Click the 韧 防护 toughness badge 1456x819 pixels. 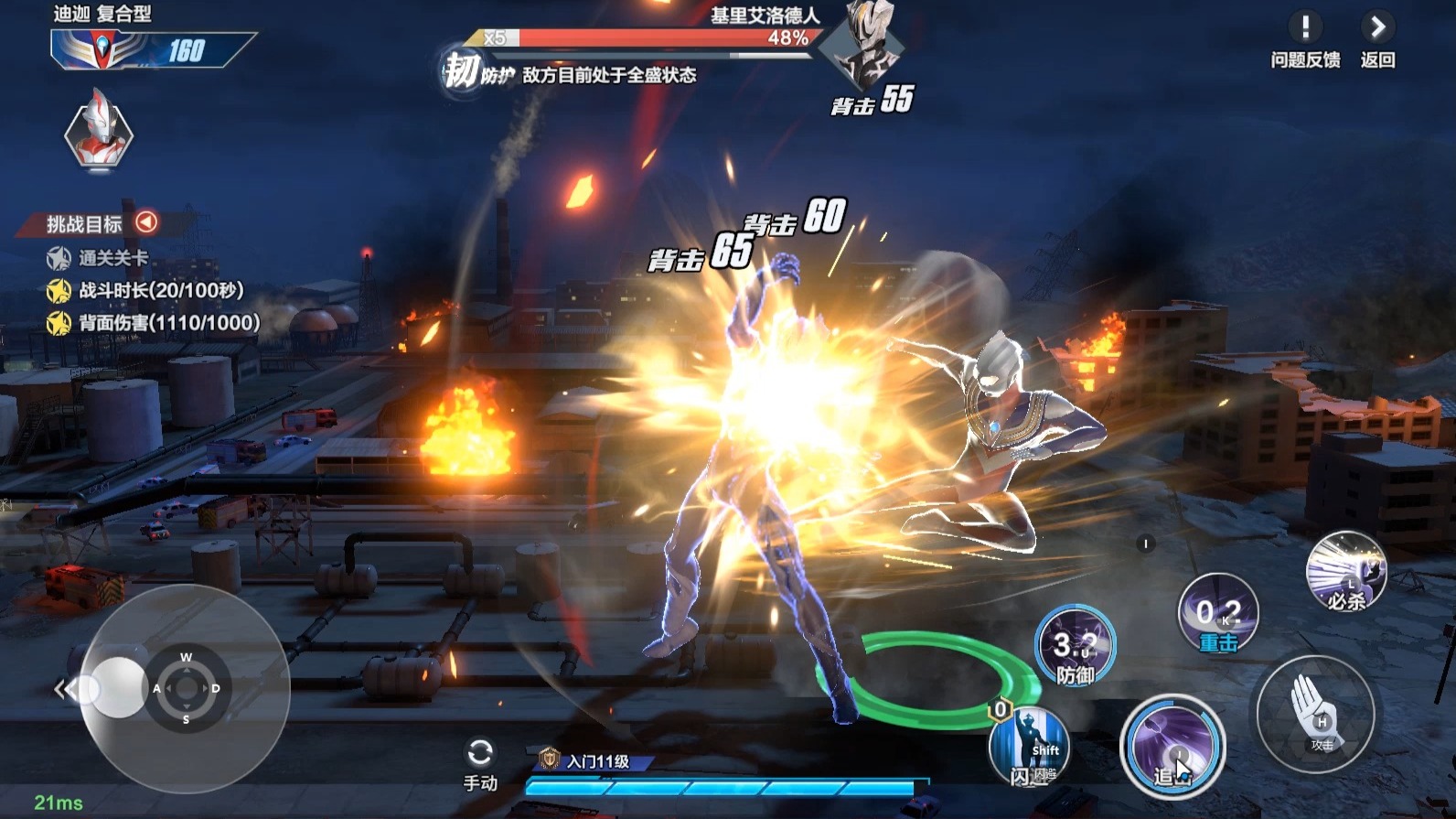(462, 70)
